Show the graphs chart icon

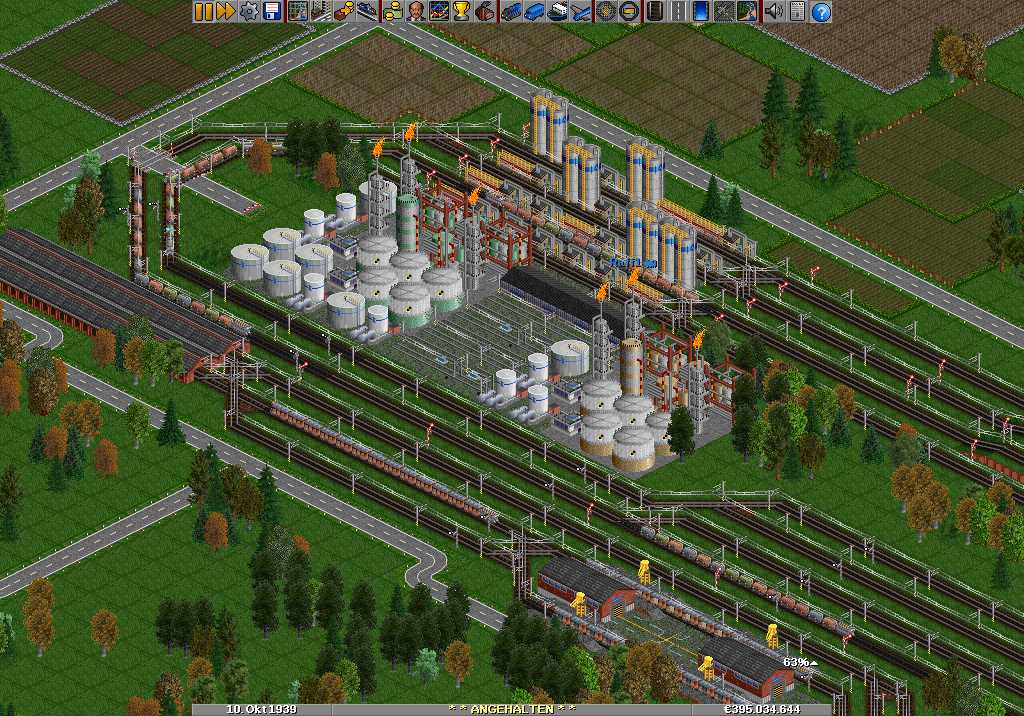coord(439,12)
